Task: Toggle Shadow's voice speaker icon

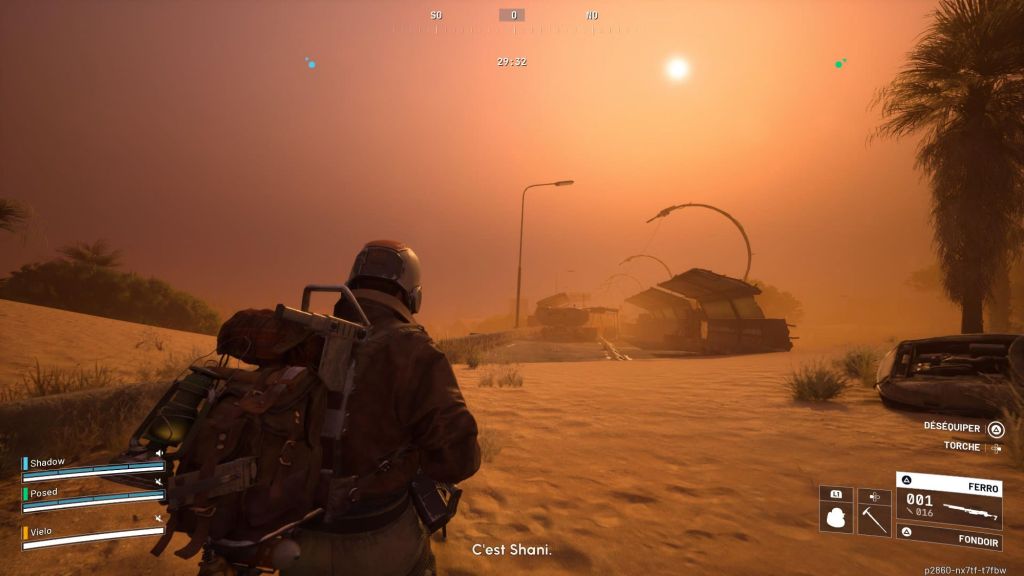Action: (x=158, y=453)
